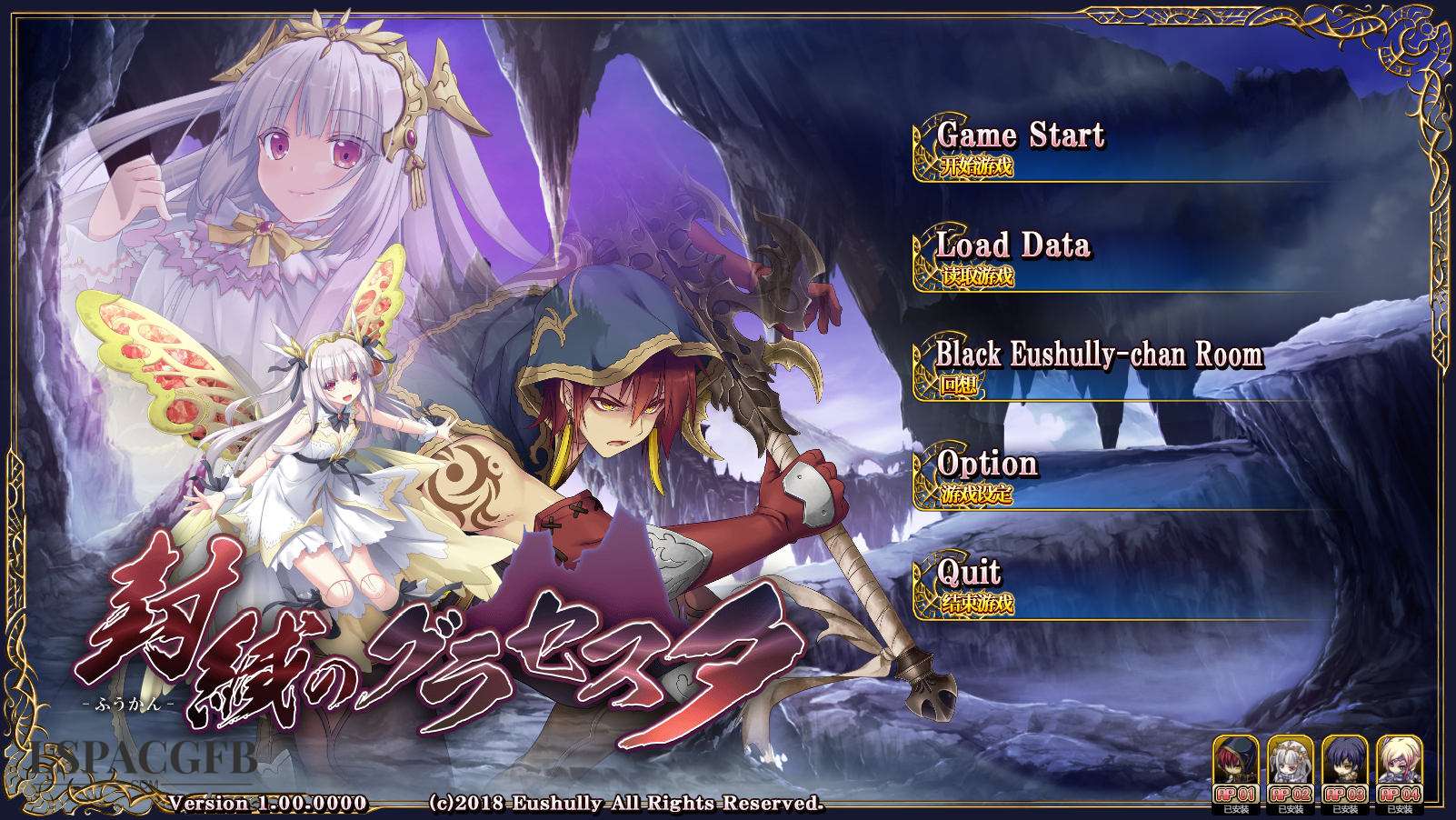Select the AP 02 silver-haired girl icon
1456x820 pixels.
pos(1291,771)
